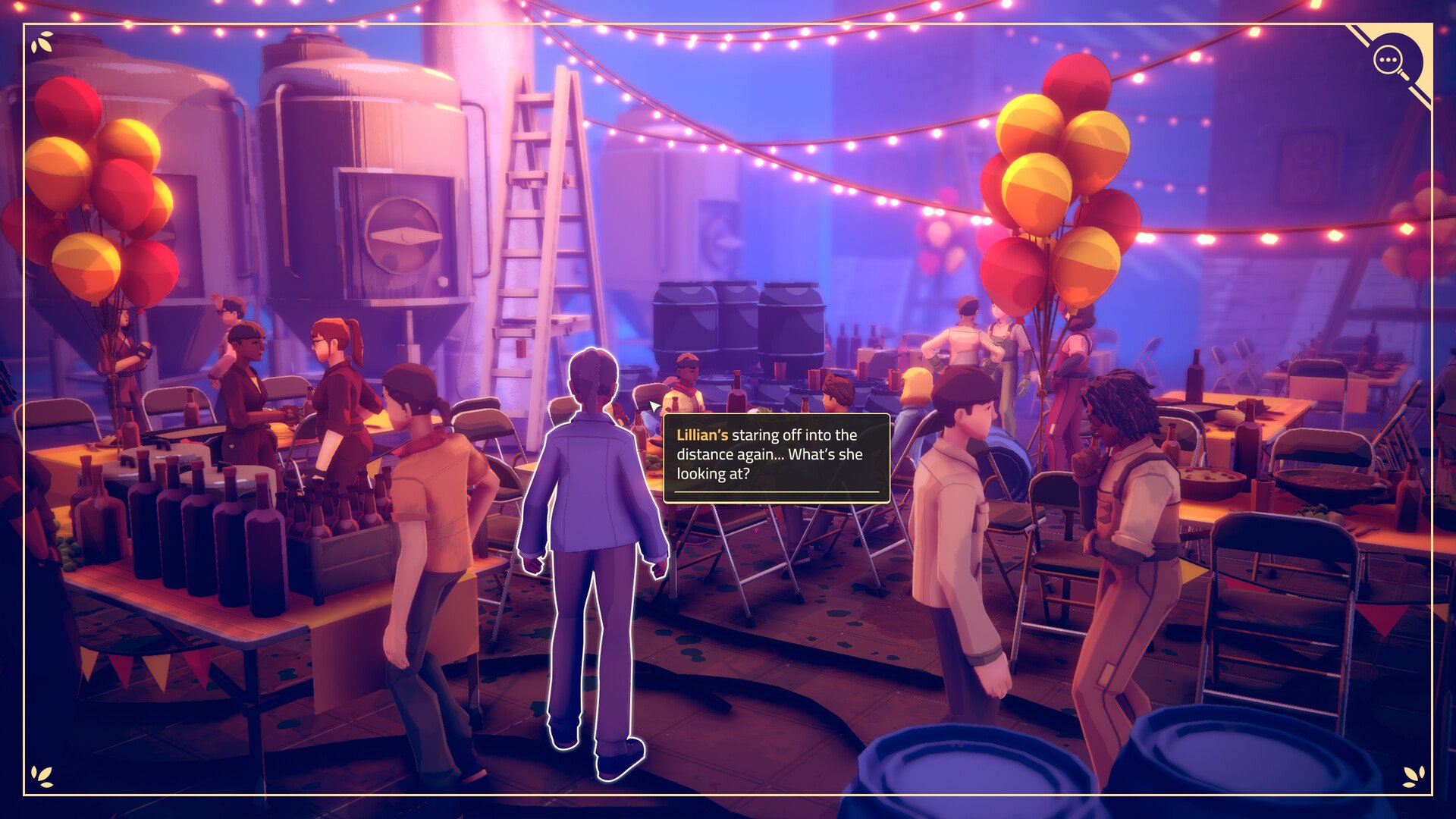Advance the "Lillian's staring off" thought box

[776, 457]
